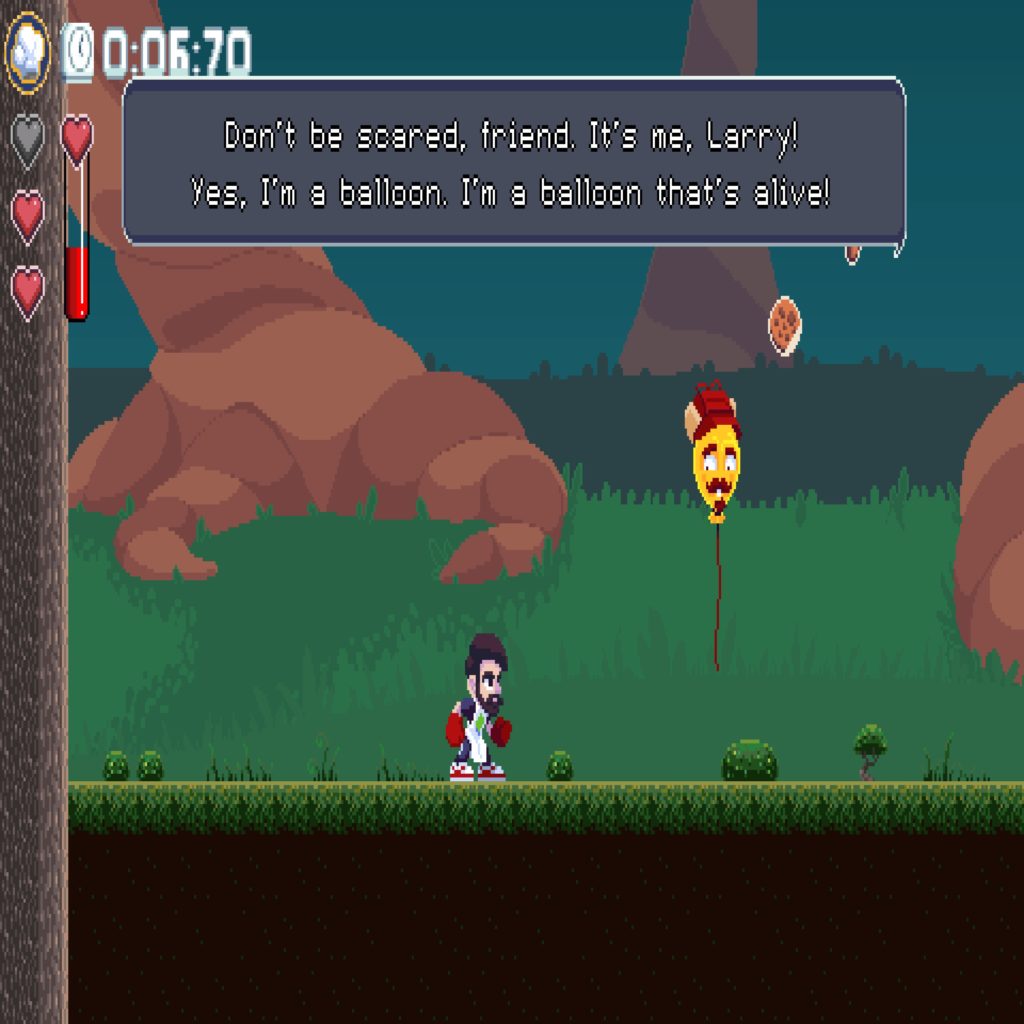Click the chef hat badge icon
Image resolution: width=1024 pixels, height=1024 pixels.
pyautogui.click(x=28, y=52)
